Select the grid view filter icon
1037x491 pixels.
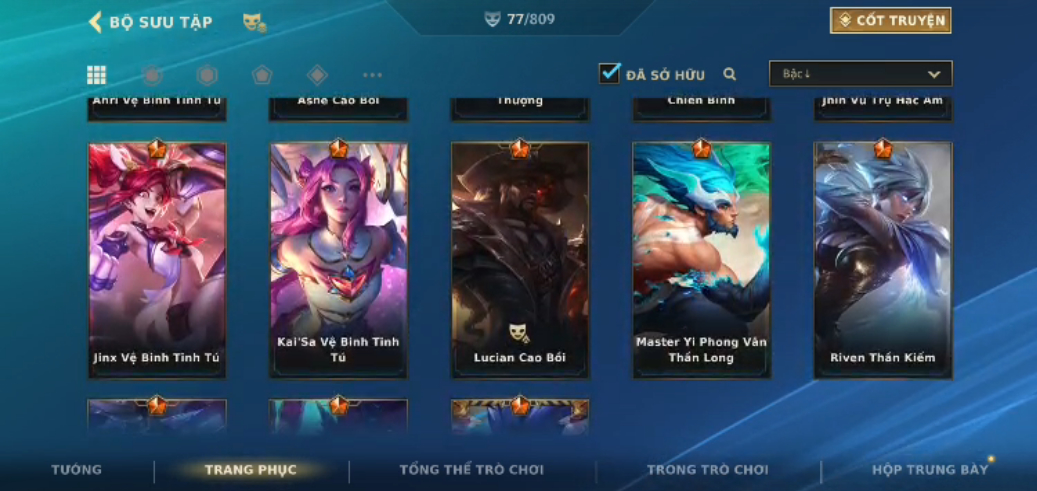(97, 75)
